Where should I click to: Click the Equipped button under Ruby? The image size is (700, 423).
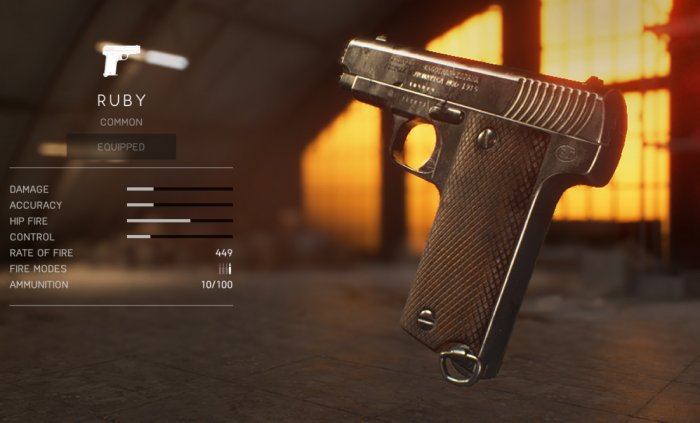coord(121,147)
